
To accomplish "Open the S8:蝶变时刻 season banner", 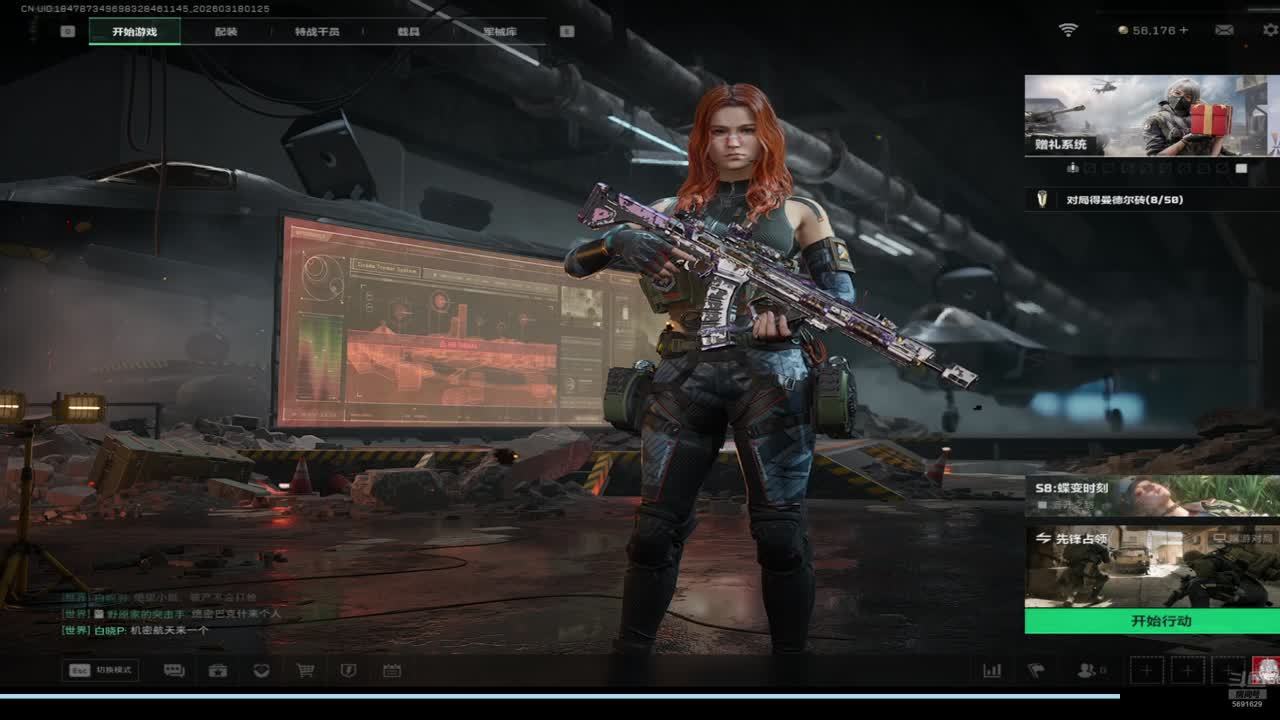I will pos(1152,495).
